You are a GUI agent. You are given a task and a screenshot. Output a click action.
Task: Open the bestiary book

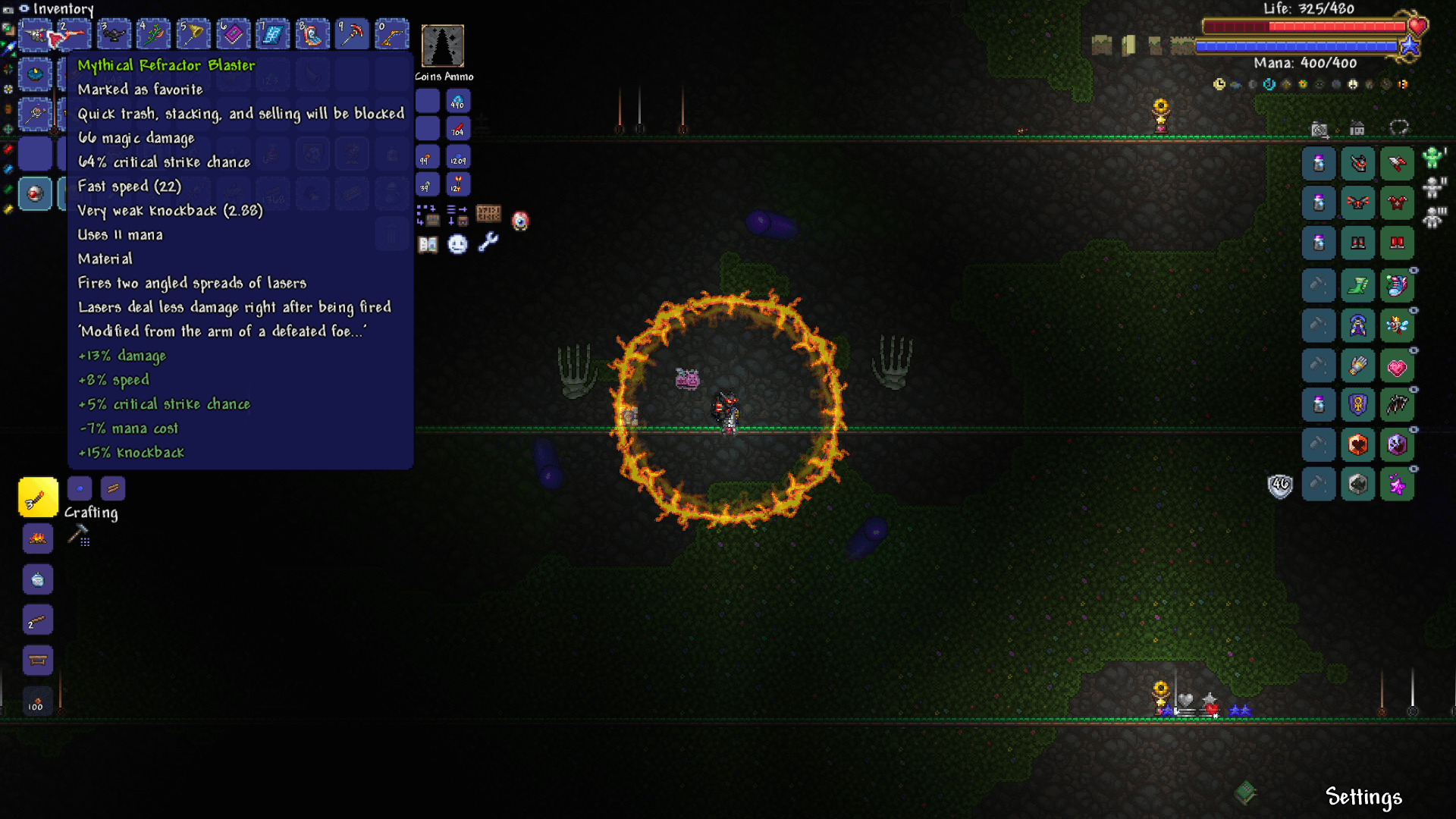[x=428, y=244]
